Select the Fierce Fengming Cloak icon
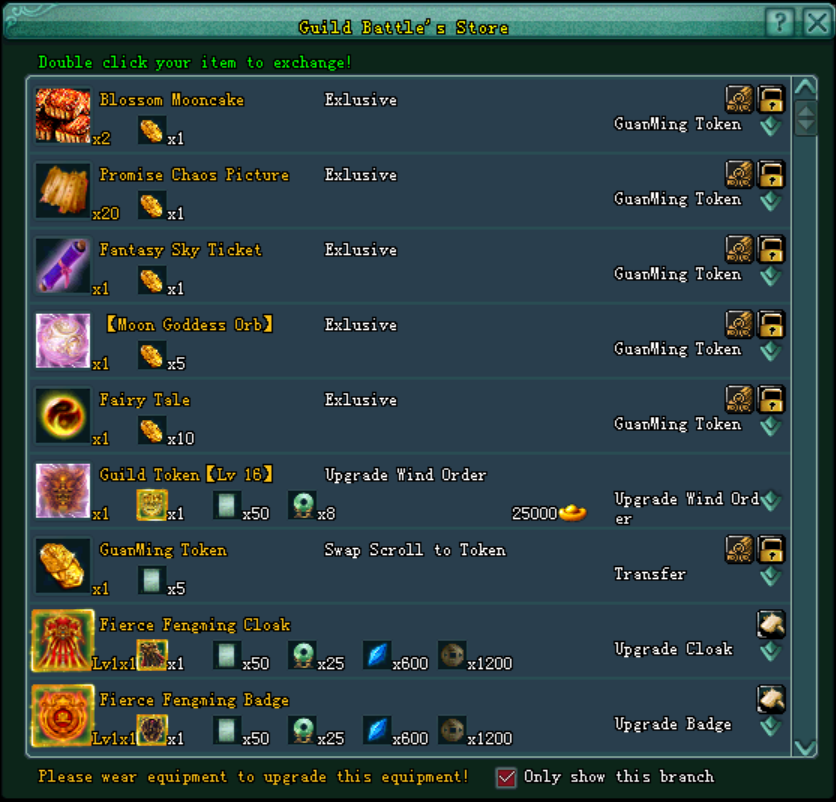 click(63, 640)
